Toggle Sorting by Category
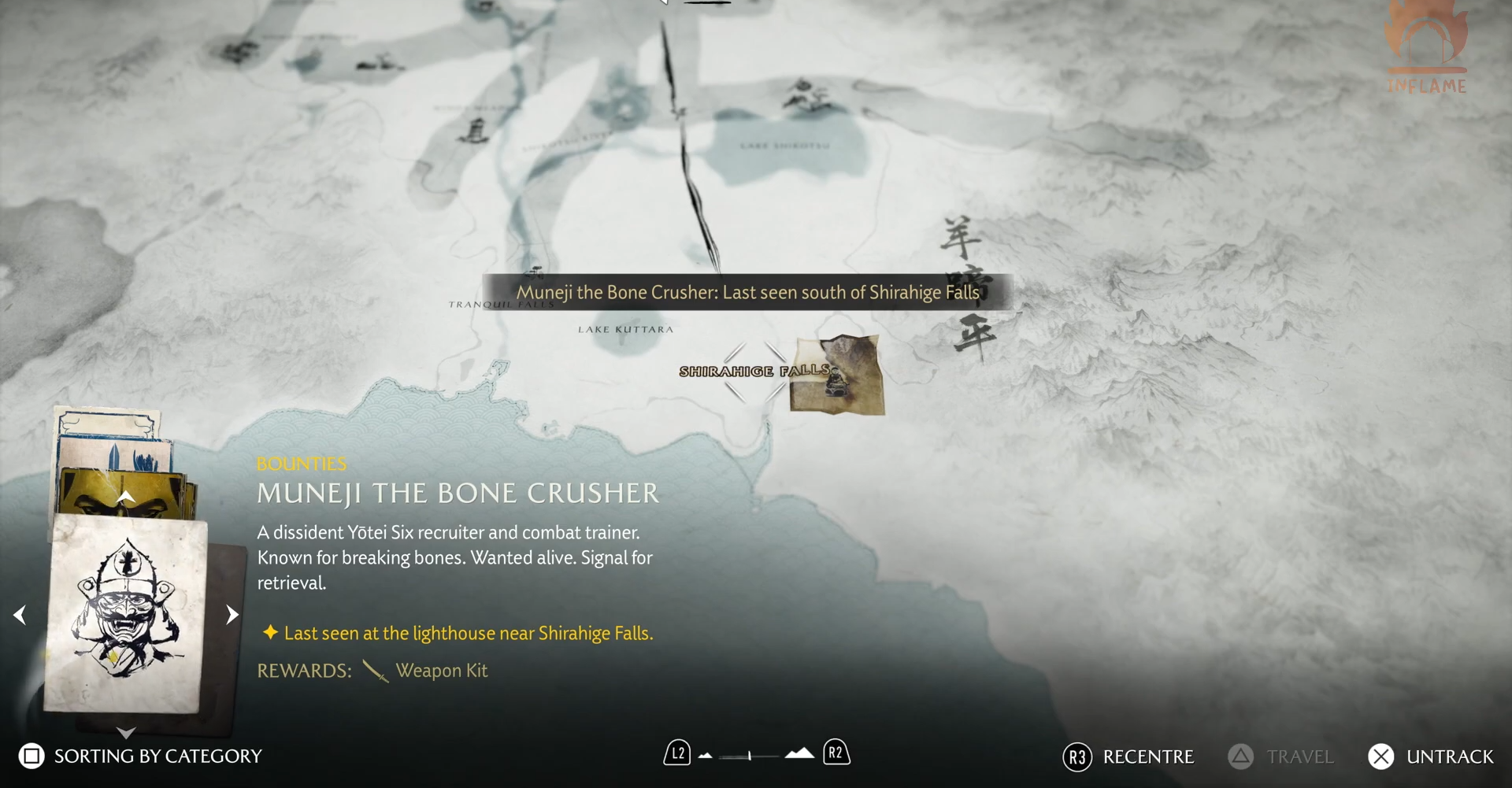This screenshot has width=1512, height=788. pos(140,756)
